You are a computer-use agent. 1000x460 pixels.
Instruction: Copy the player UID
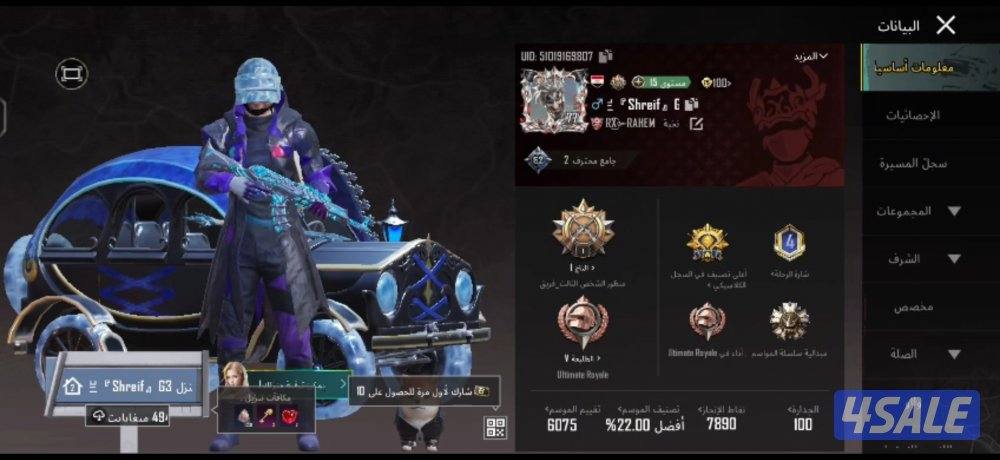[x=606, y=56]
